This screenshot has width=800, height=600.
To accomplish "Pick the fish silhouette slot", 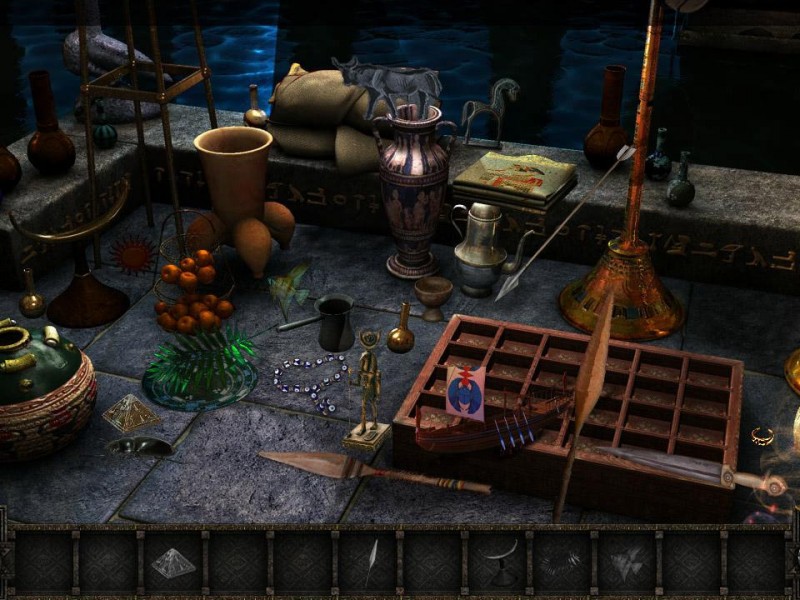I will tap(627, 563).
